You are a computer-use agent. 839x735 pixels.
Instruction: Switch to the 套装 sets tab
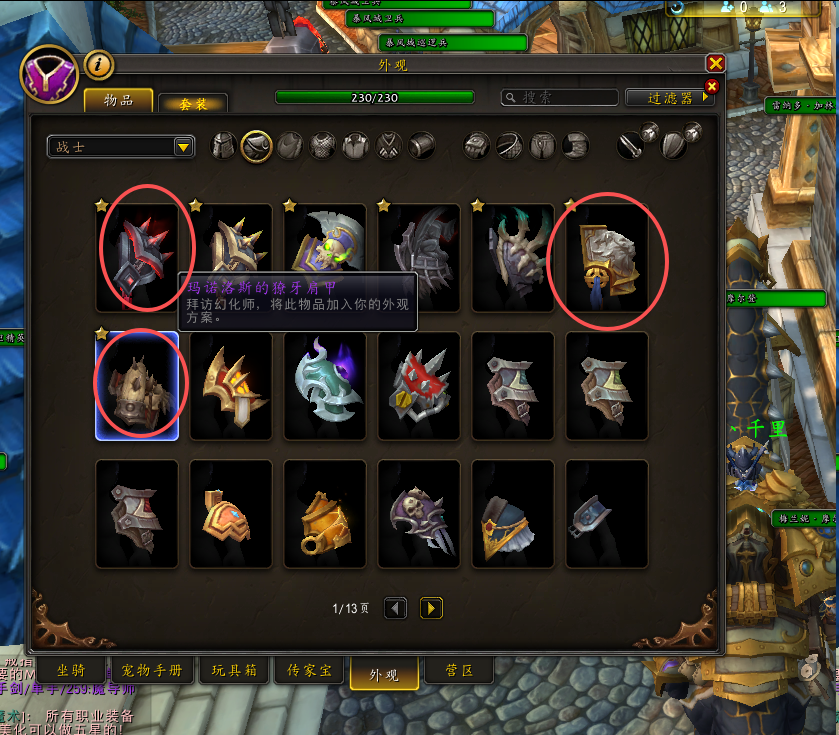(x=193, y=103)
